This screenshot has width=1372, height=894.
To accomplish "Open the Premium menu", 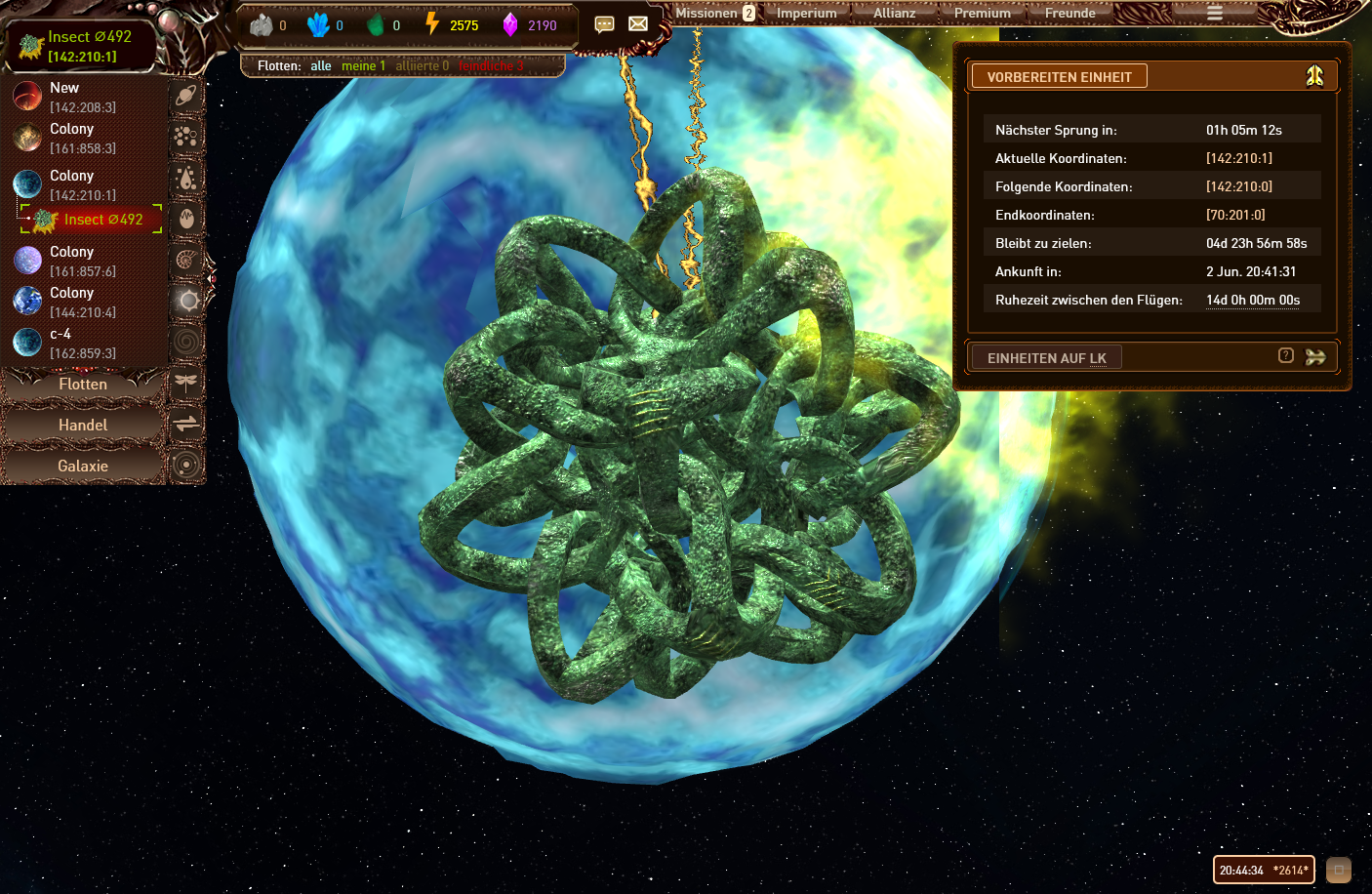I will pos(982,14).
